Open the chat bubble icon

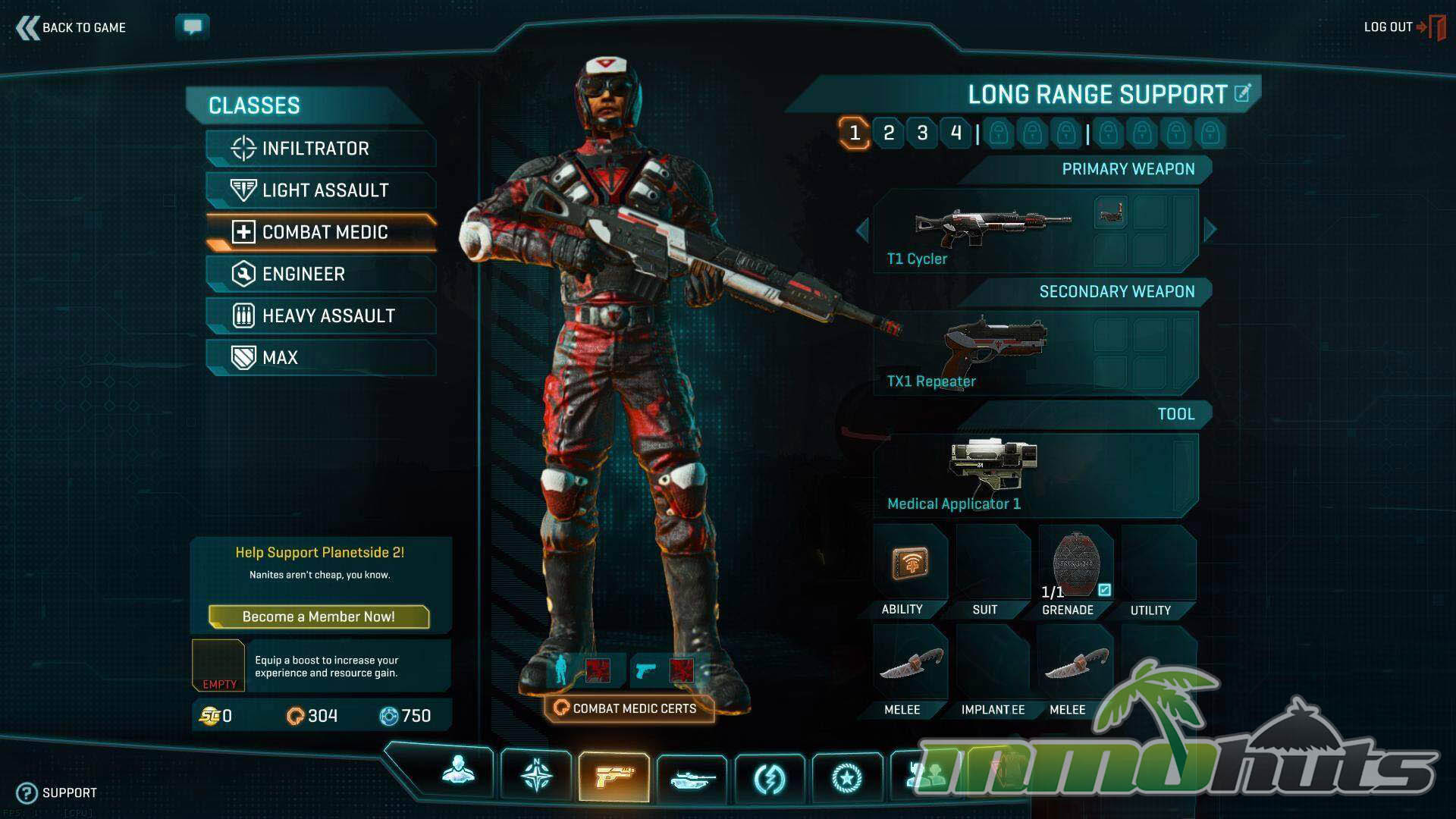193,27
